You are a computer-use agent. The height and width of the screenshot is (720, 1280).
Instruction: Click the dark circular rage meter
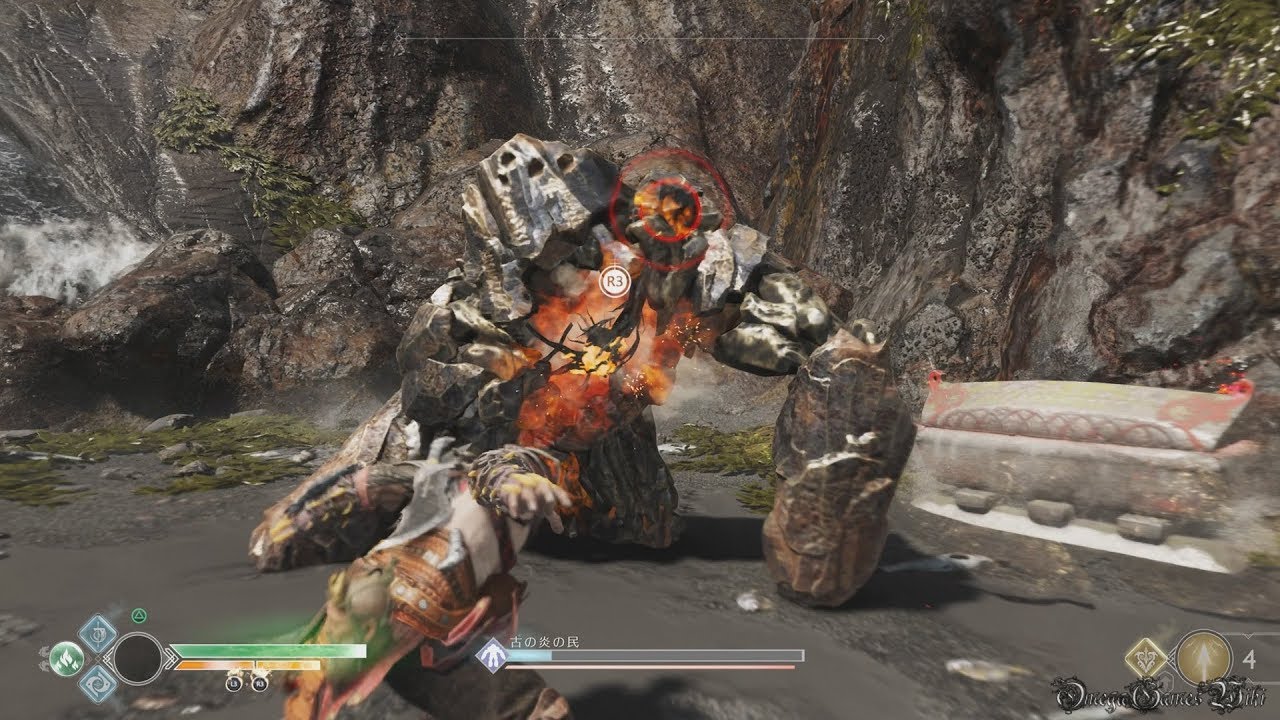[138, 659]
